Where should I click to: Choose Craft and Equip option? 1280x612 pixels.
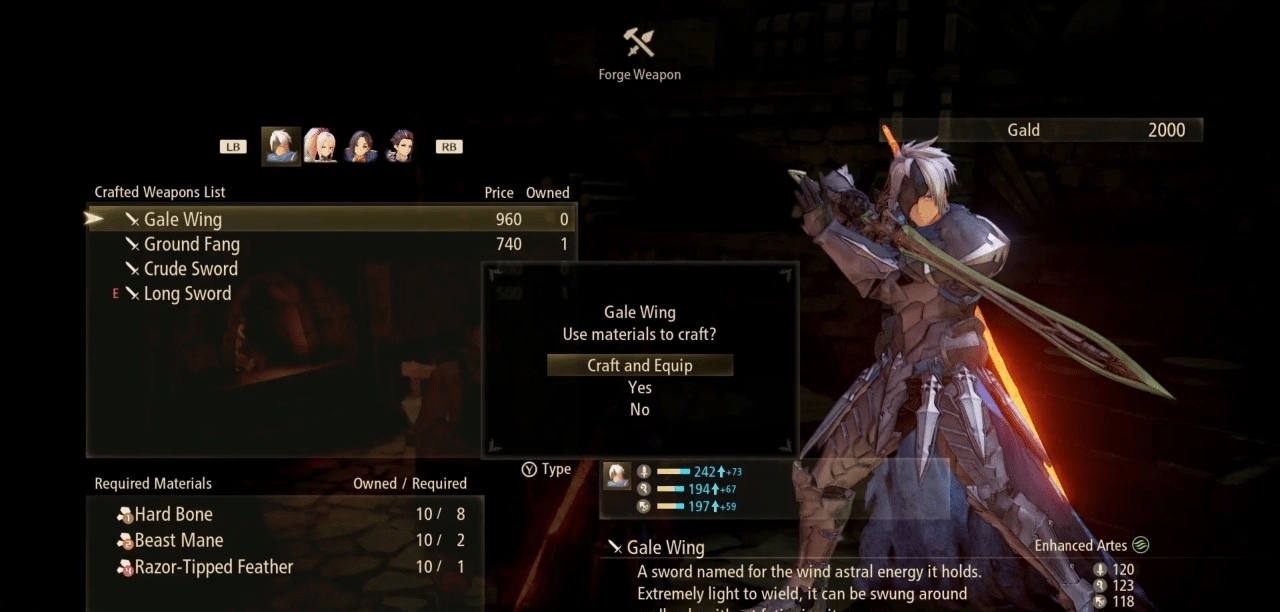640,365
